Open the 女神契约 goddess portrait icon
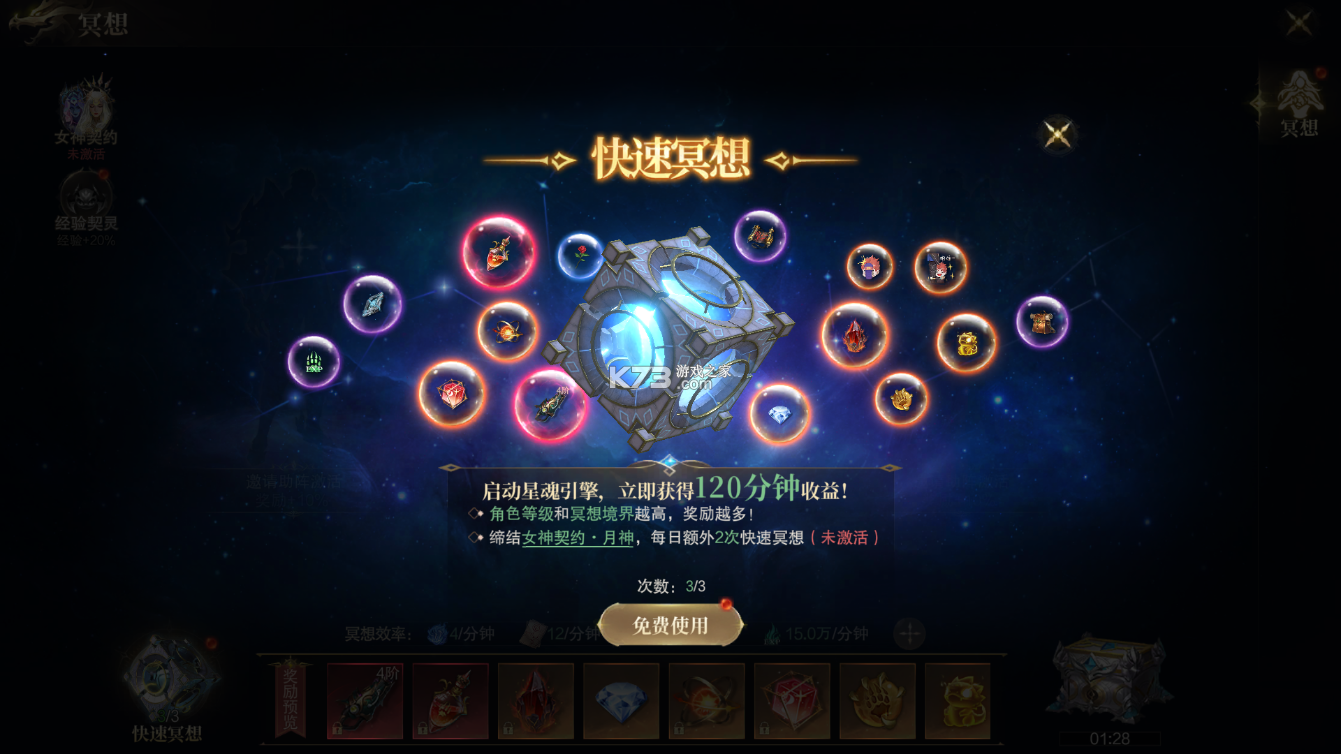 tap(87, 105)
